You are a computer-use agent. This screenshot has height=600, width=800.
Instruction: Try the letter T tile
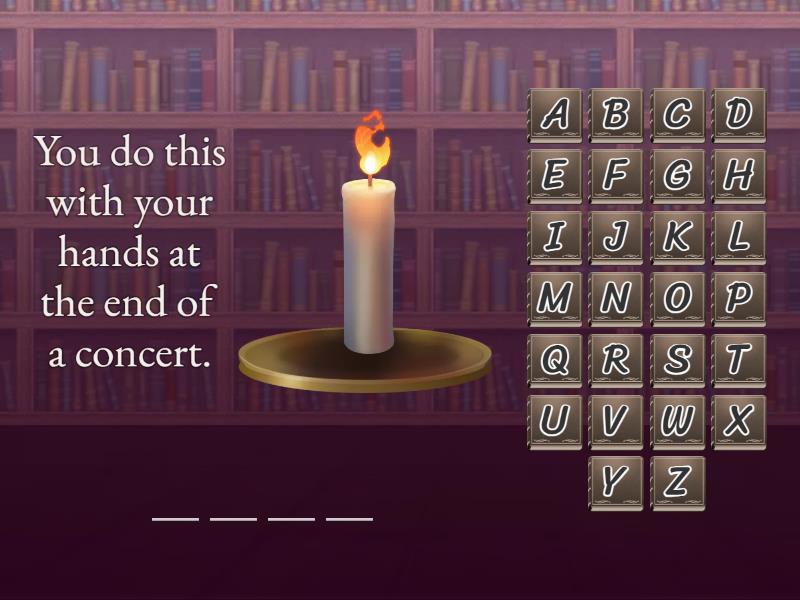click(739, 360)
